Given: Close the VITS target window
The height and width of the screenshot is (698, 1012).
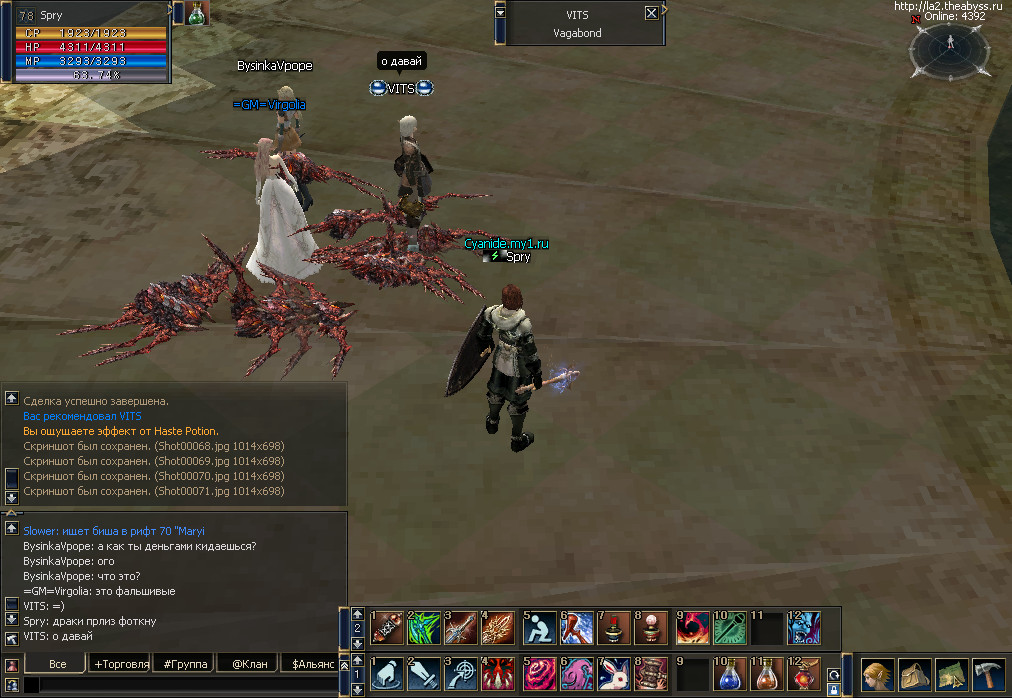Looking at the screenshot, I should point(652,13).
